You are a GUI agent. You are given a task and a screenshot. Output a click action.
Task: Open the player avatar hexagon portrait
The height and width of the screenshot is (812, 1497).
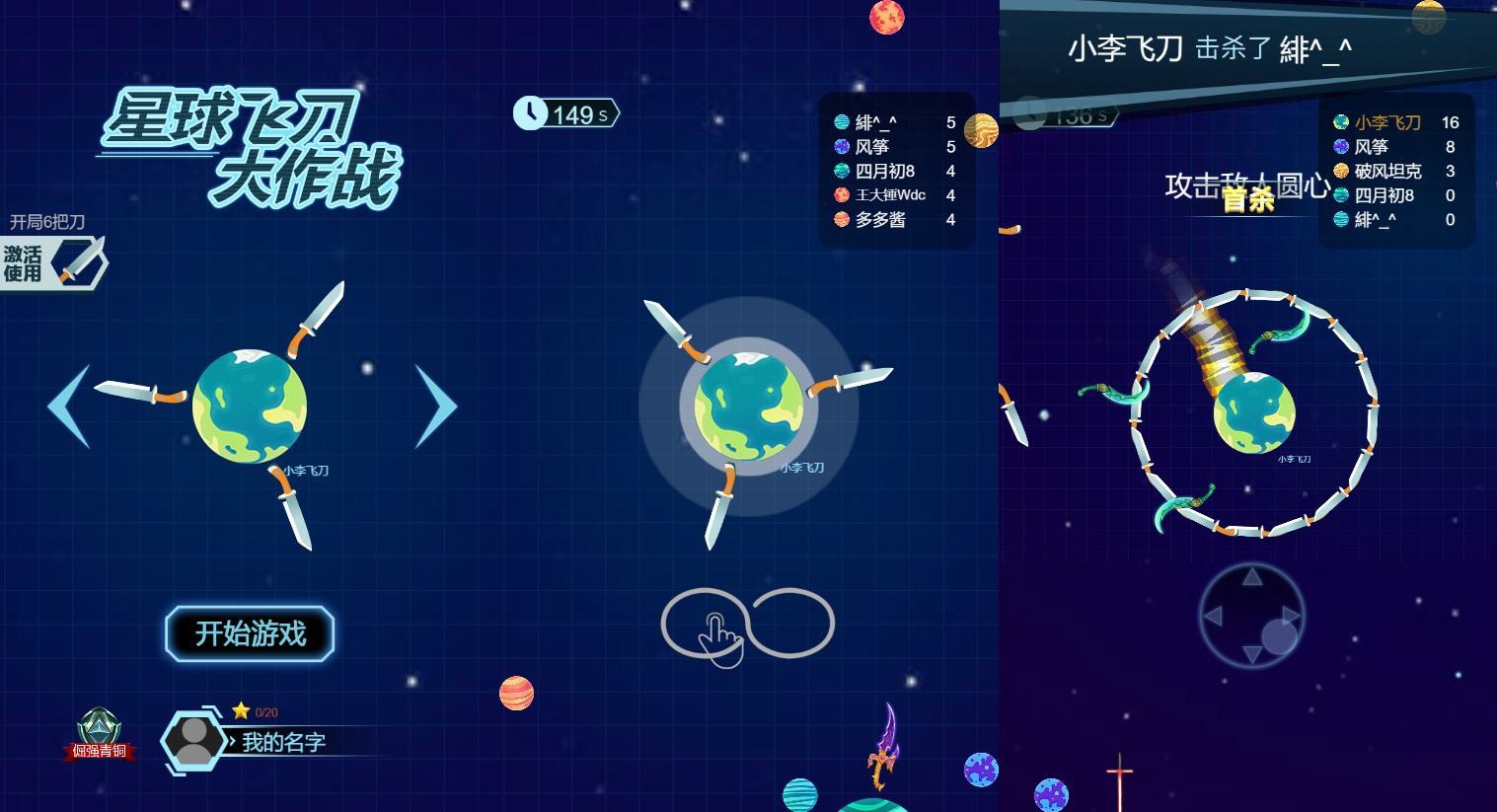pos(193,739)
